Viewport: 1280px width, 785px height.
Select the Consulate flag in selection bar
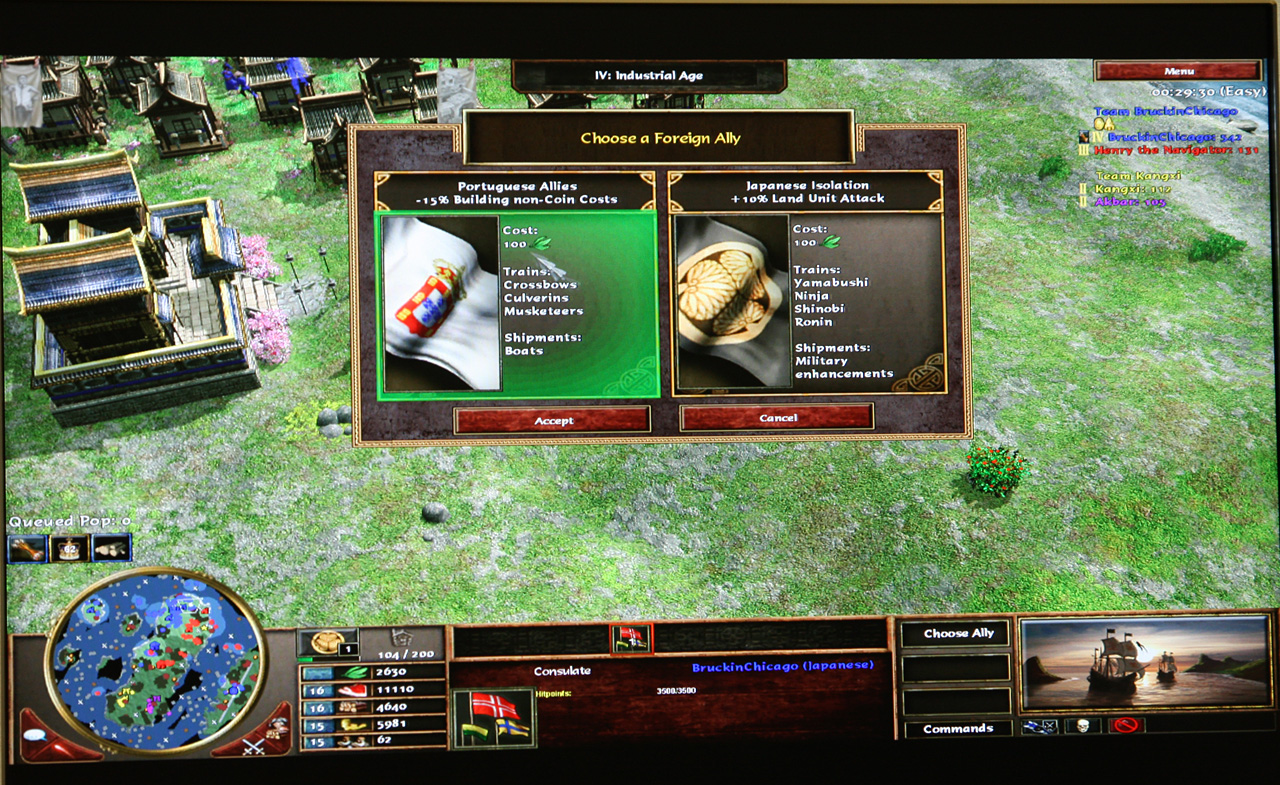630,638
